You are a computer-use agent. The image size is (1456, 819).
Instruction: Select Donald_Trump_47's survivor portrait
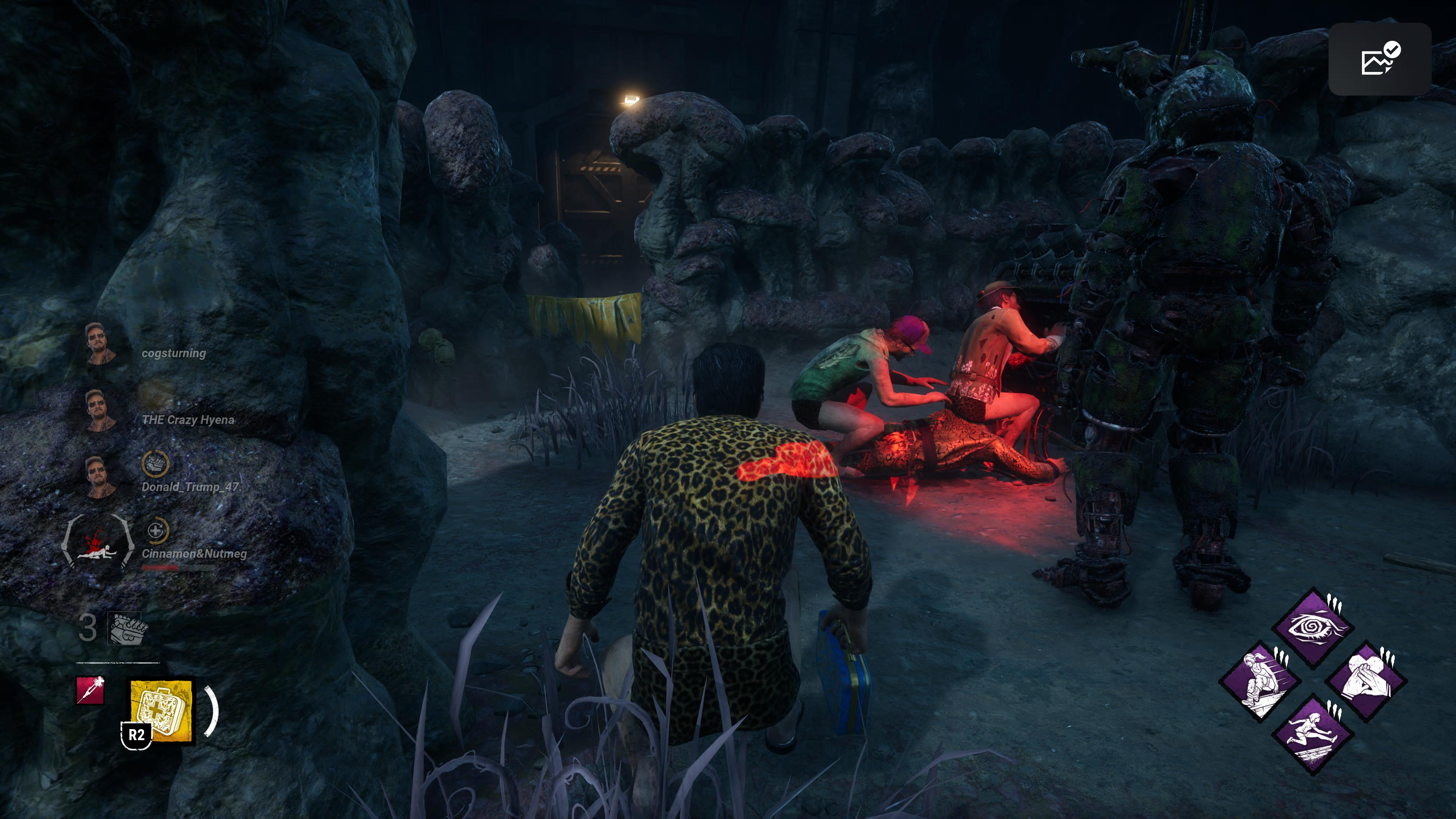click(x=100, y=477)
